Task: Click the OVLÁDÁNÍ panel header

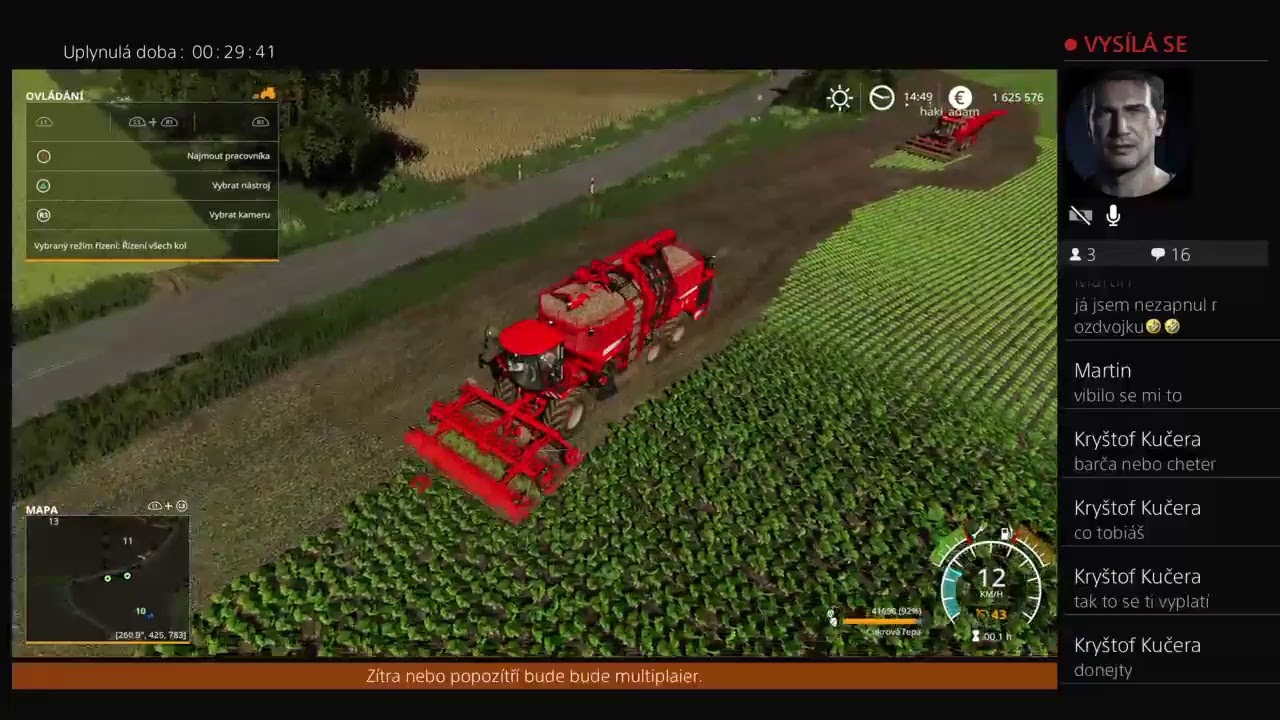Action: (x=54, y=95)
